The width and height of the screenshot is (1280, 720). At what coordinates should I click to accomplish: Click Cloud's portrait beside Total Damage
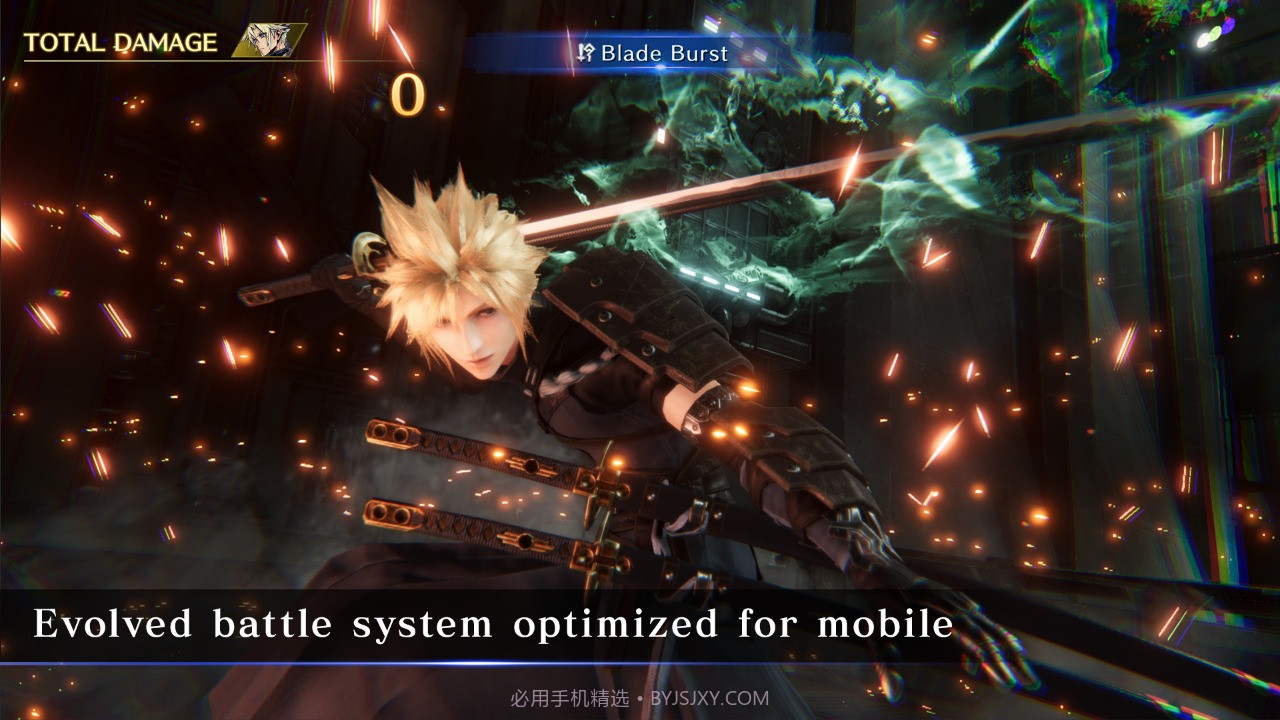(269, 41)
